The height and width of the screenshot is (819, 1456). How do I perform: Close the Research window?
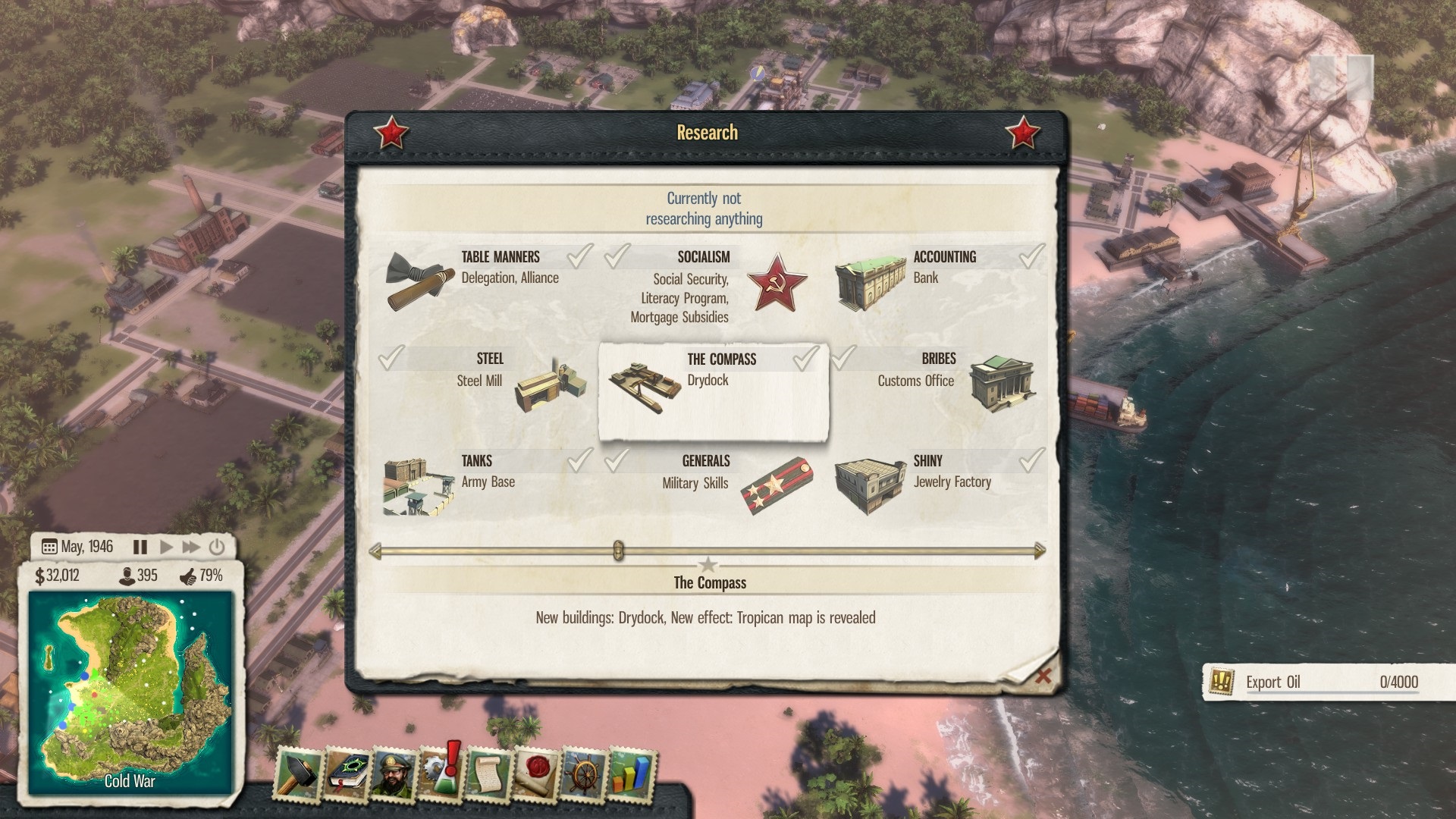(1043, 676)
